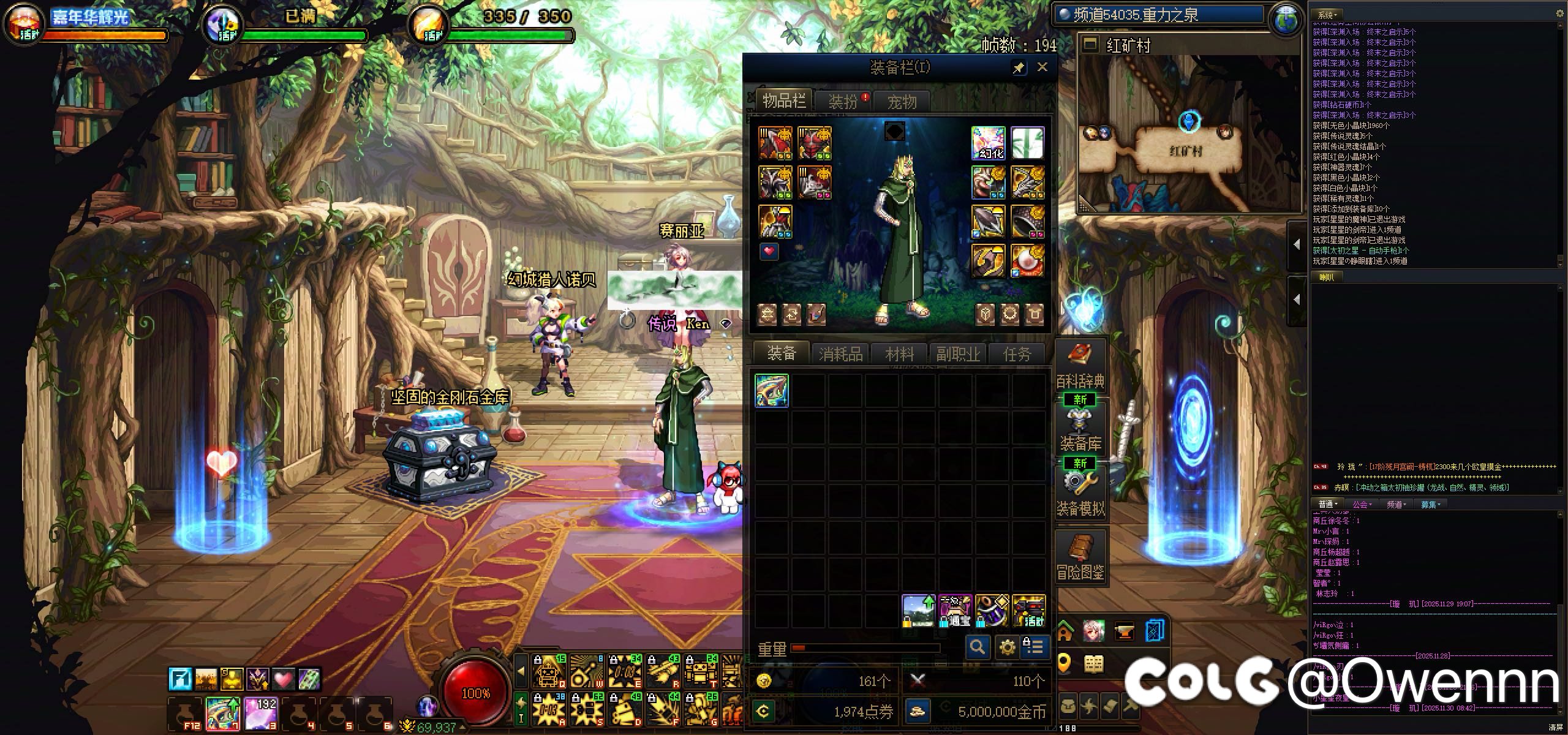
Task: Open the 装备库 equipment storage
Action: click(1080, 429)
